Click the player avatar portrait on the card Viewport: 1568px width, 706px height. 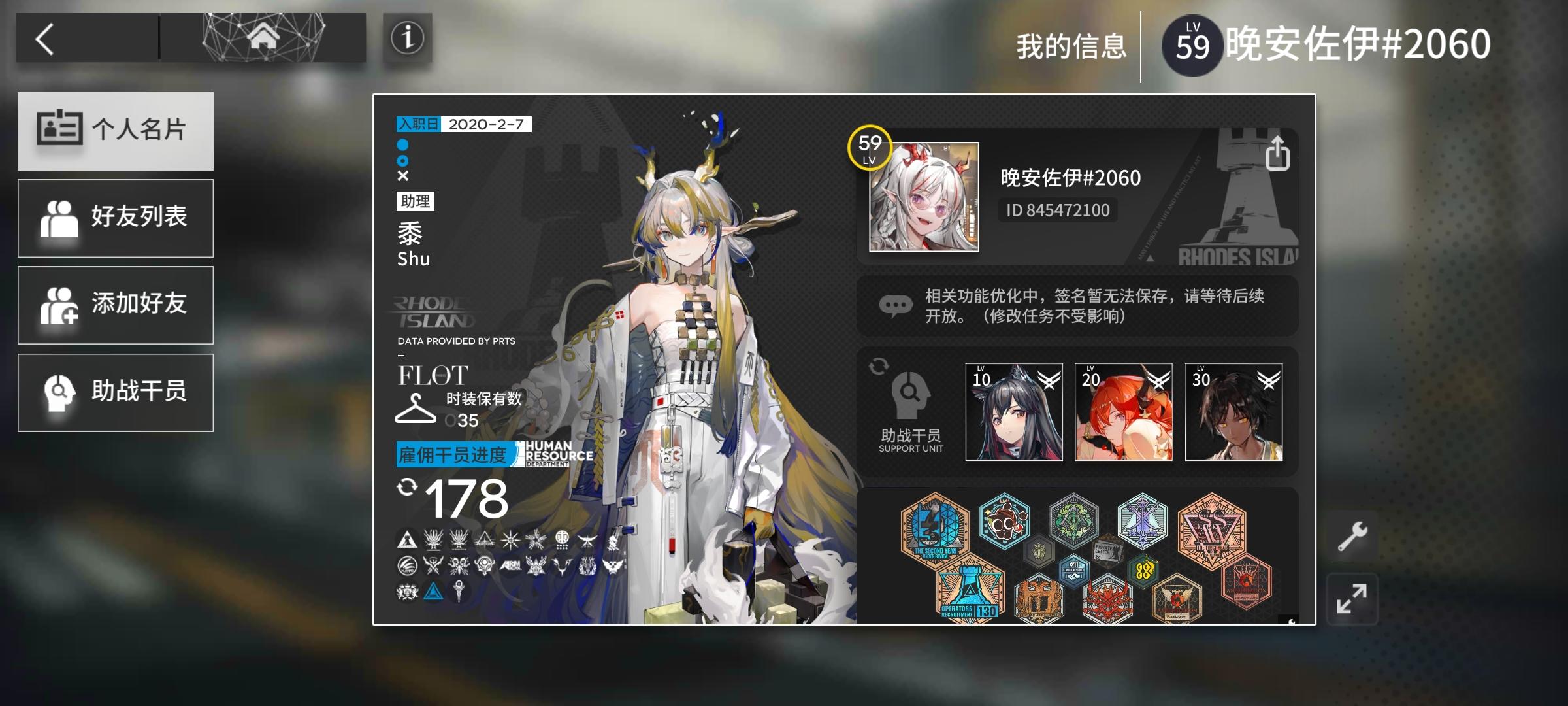924,196
